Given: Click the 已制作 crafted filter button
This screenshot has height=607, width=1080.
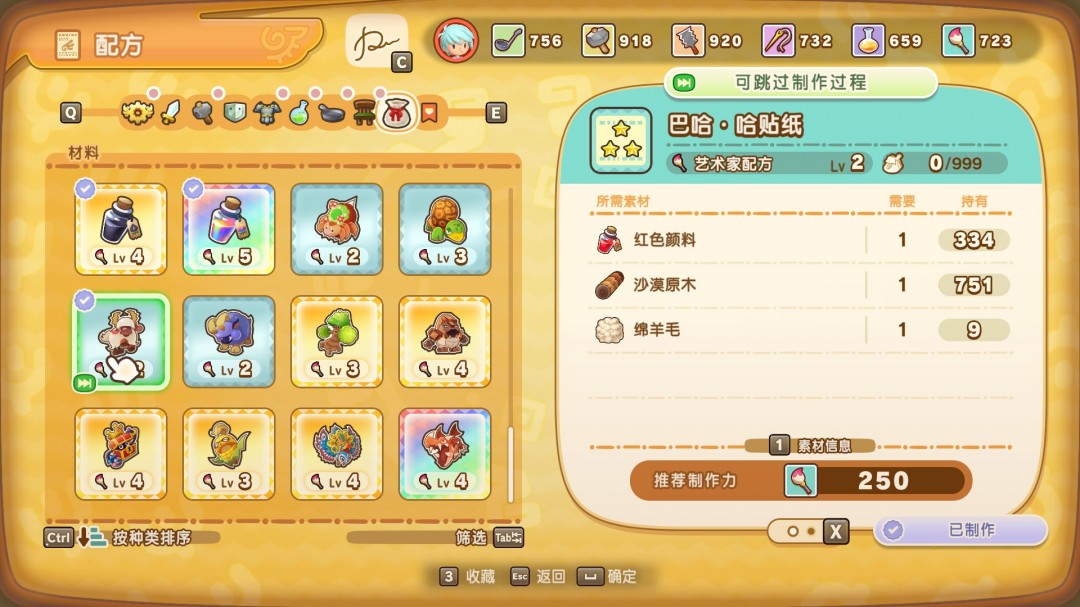Looking at the screenshot, I should coord(960,530).
